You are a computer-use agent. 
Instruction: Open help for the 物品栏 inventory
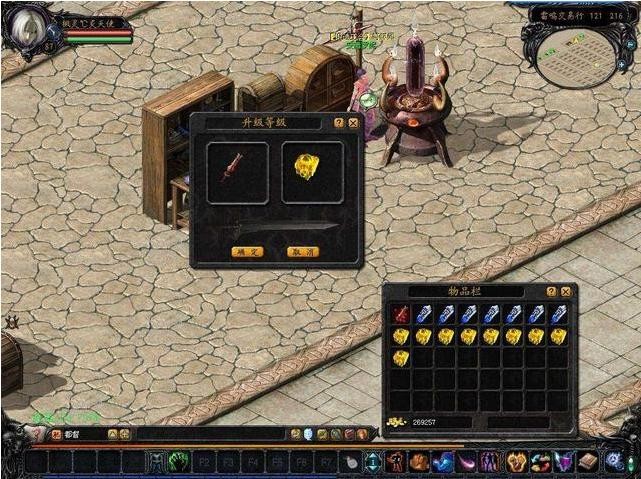[x=551, y=291]
